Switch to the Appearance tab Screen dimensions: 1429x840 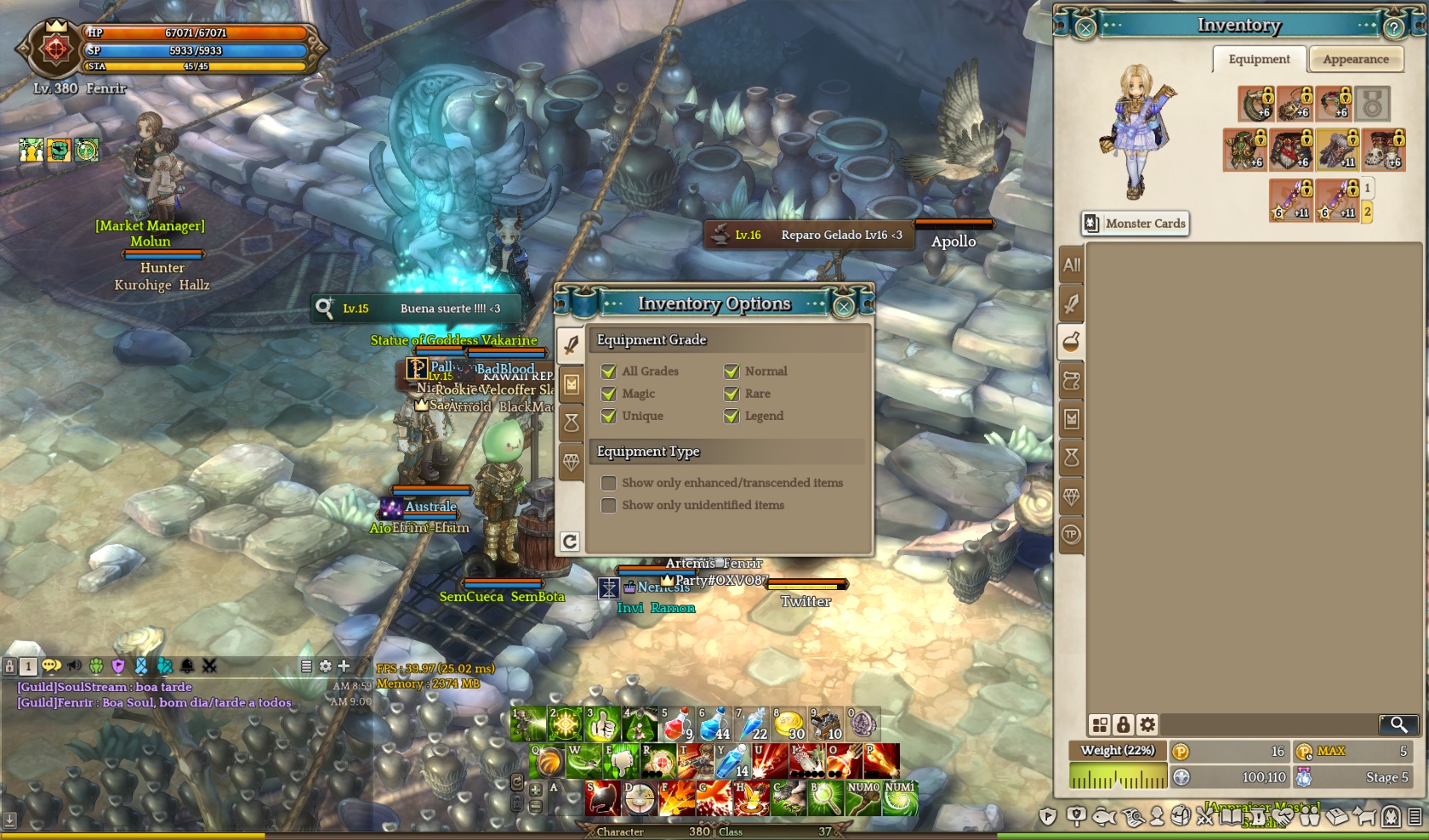point(1355,60)
